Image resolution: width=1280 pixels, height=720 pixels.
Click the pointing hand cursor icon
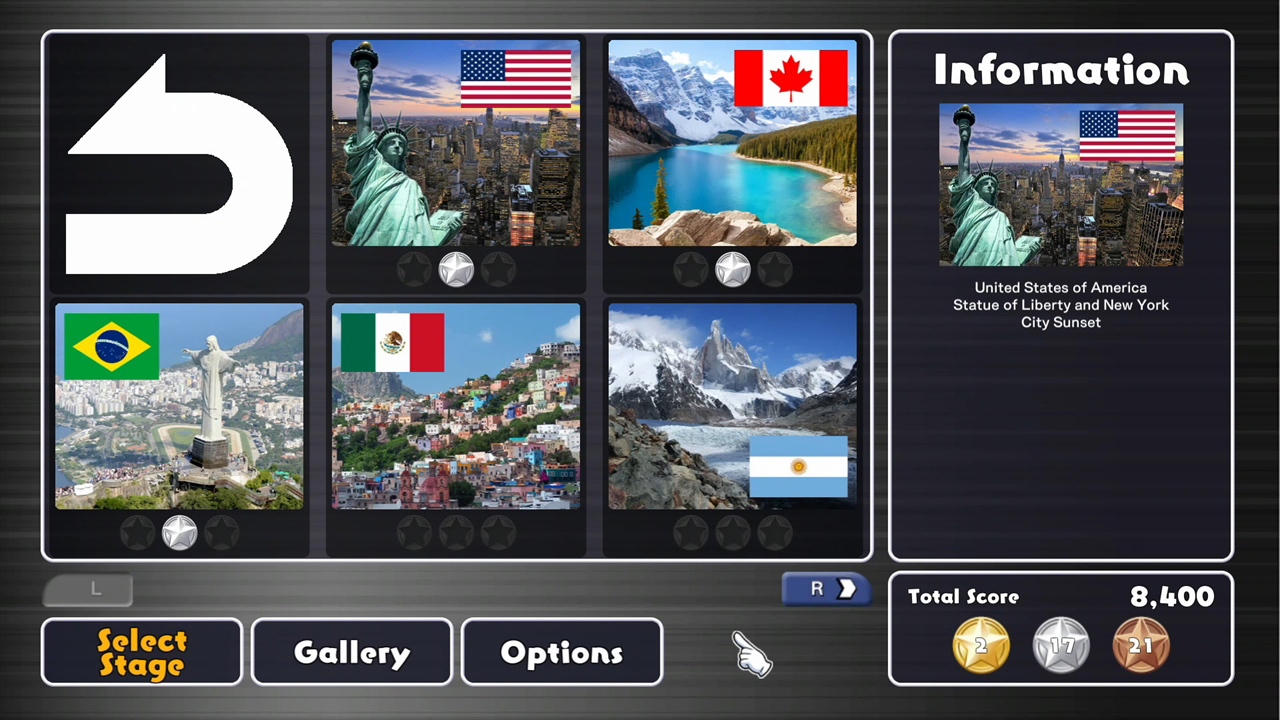(752, 655)
